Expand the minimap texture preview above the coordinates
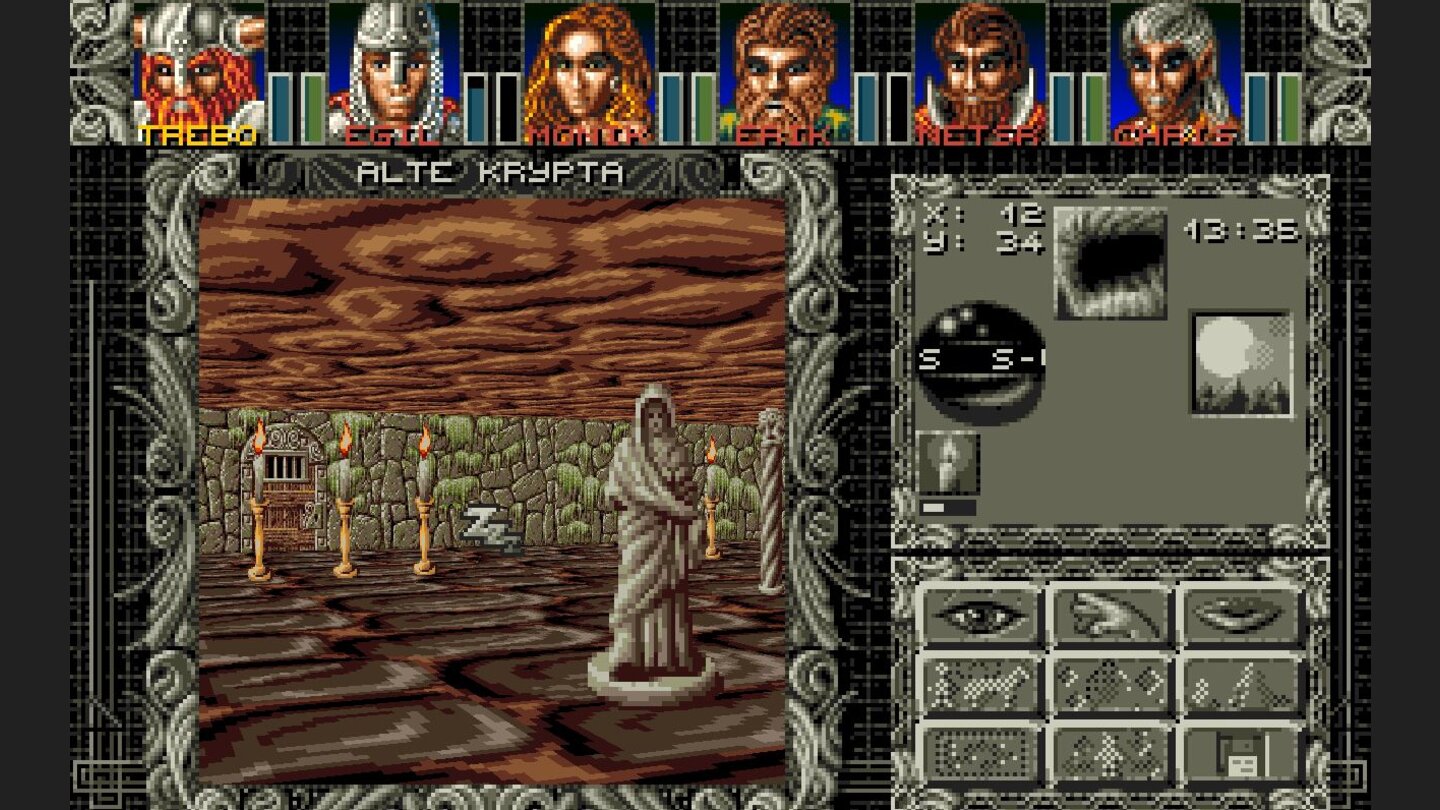Image resolution: width=1440 pixels, height=810 pixels. [x=1110, y=260]
